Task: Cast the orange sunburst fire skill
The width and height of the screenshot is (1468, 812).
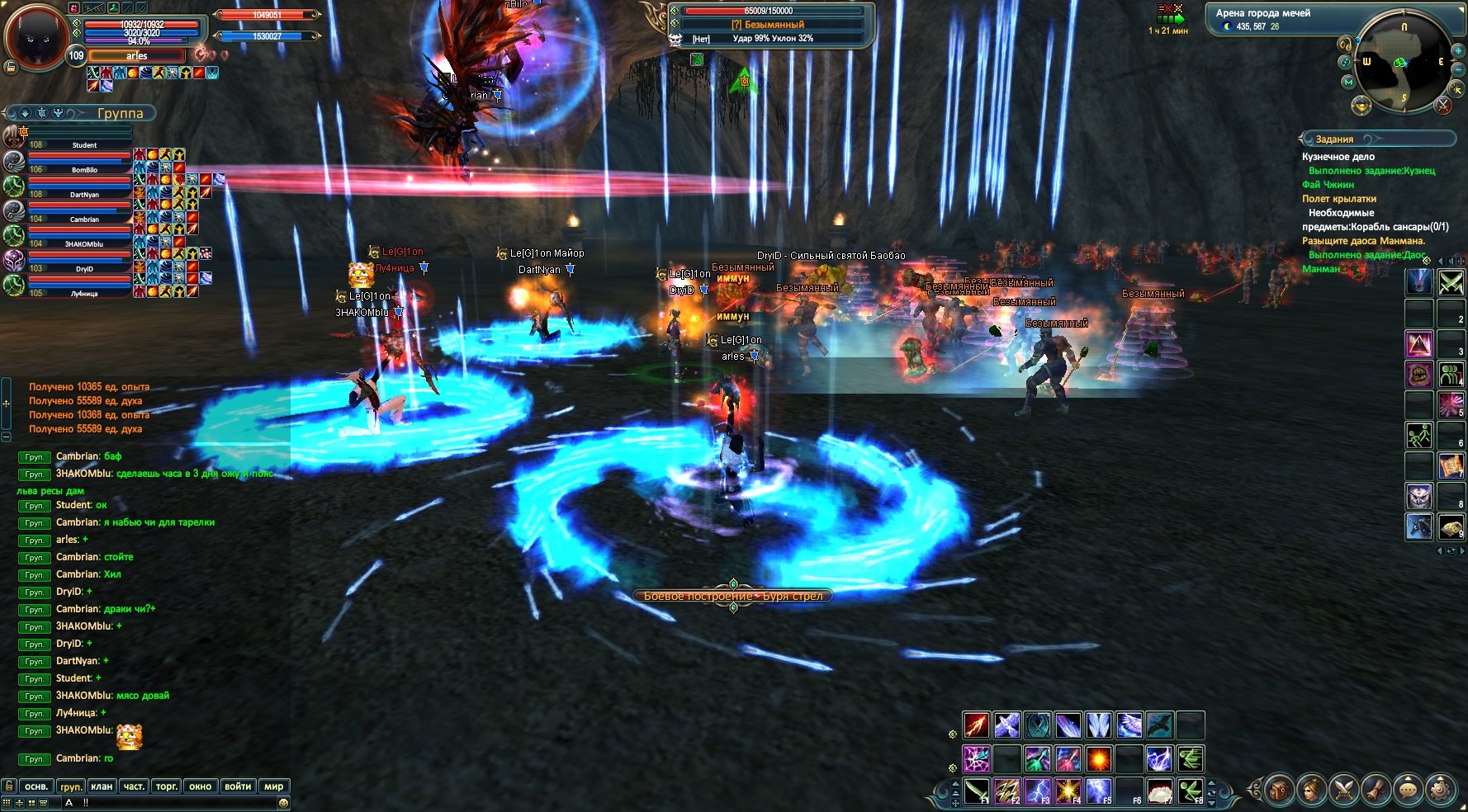Action: (x=1098, y=758)
